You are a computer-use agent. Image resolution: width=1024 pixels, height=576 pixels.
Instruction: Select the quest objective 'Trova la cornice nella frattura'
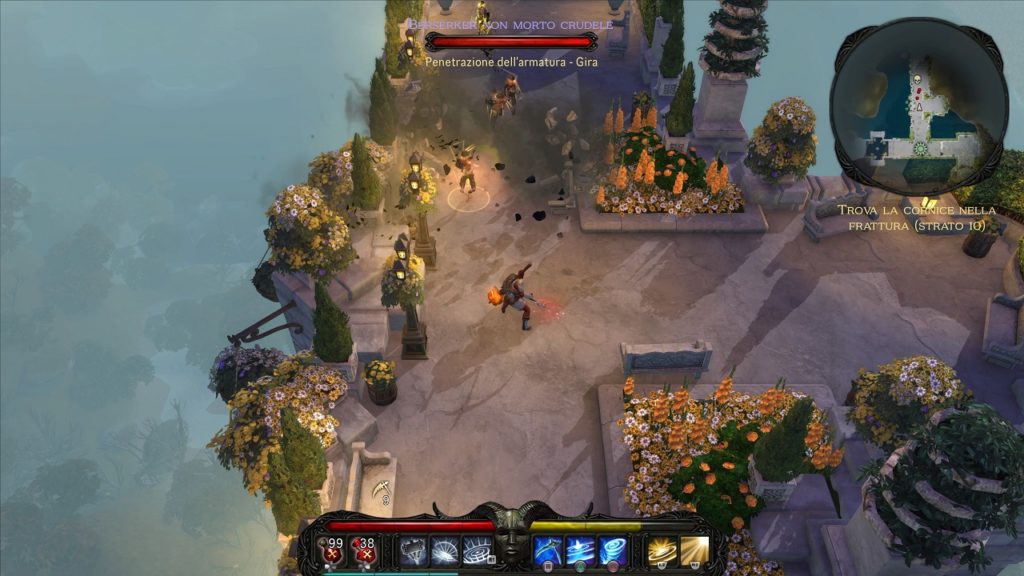(917, 217)
